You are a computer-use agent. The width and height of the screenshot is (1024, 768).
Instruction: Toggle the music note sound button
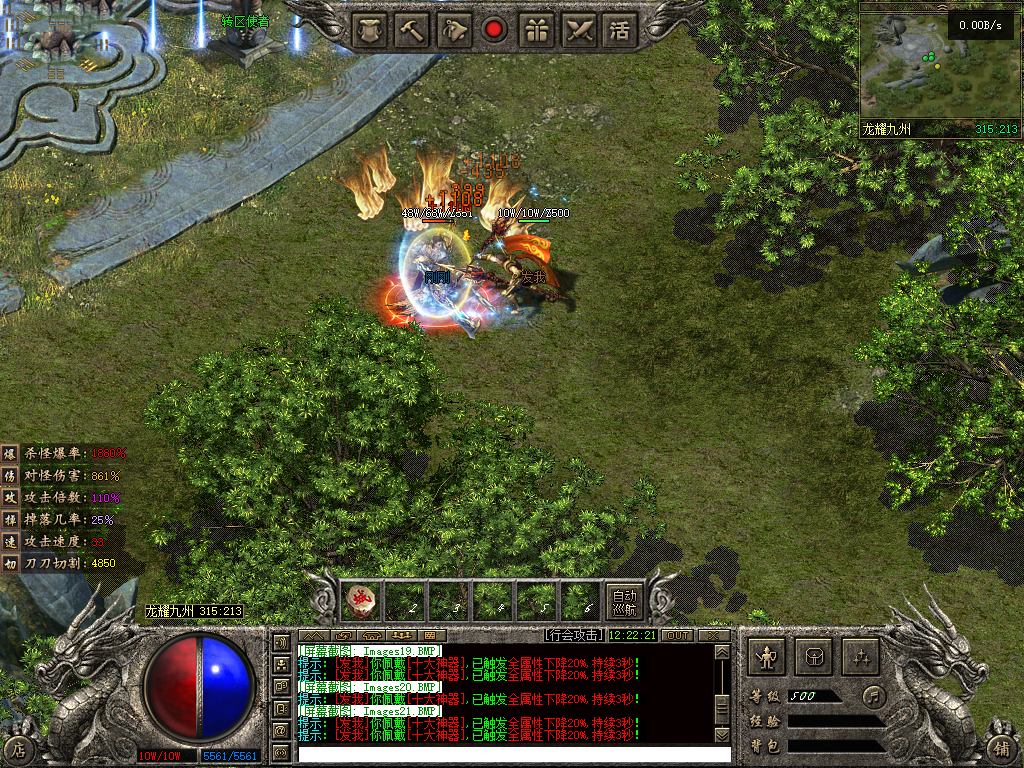874,695
